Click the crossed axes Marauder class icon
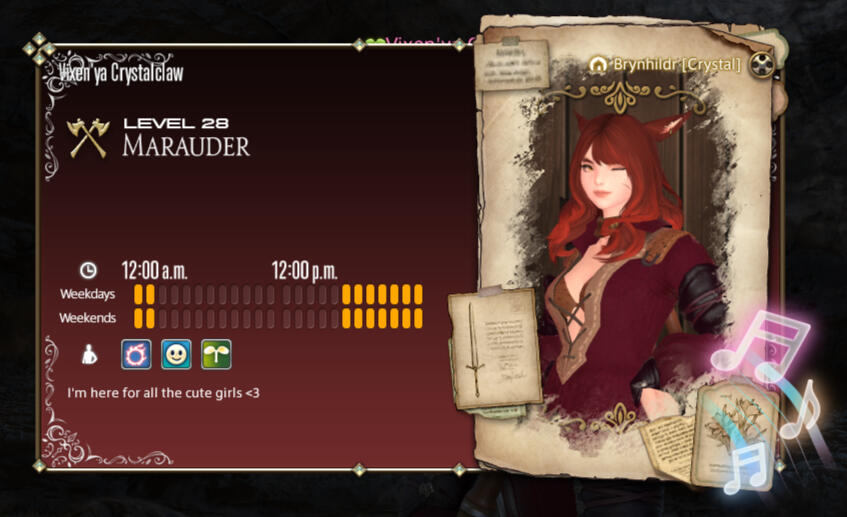847x517 pixels. (x=87, y=138)
